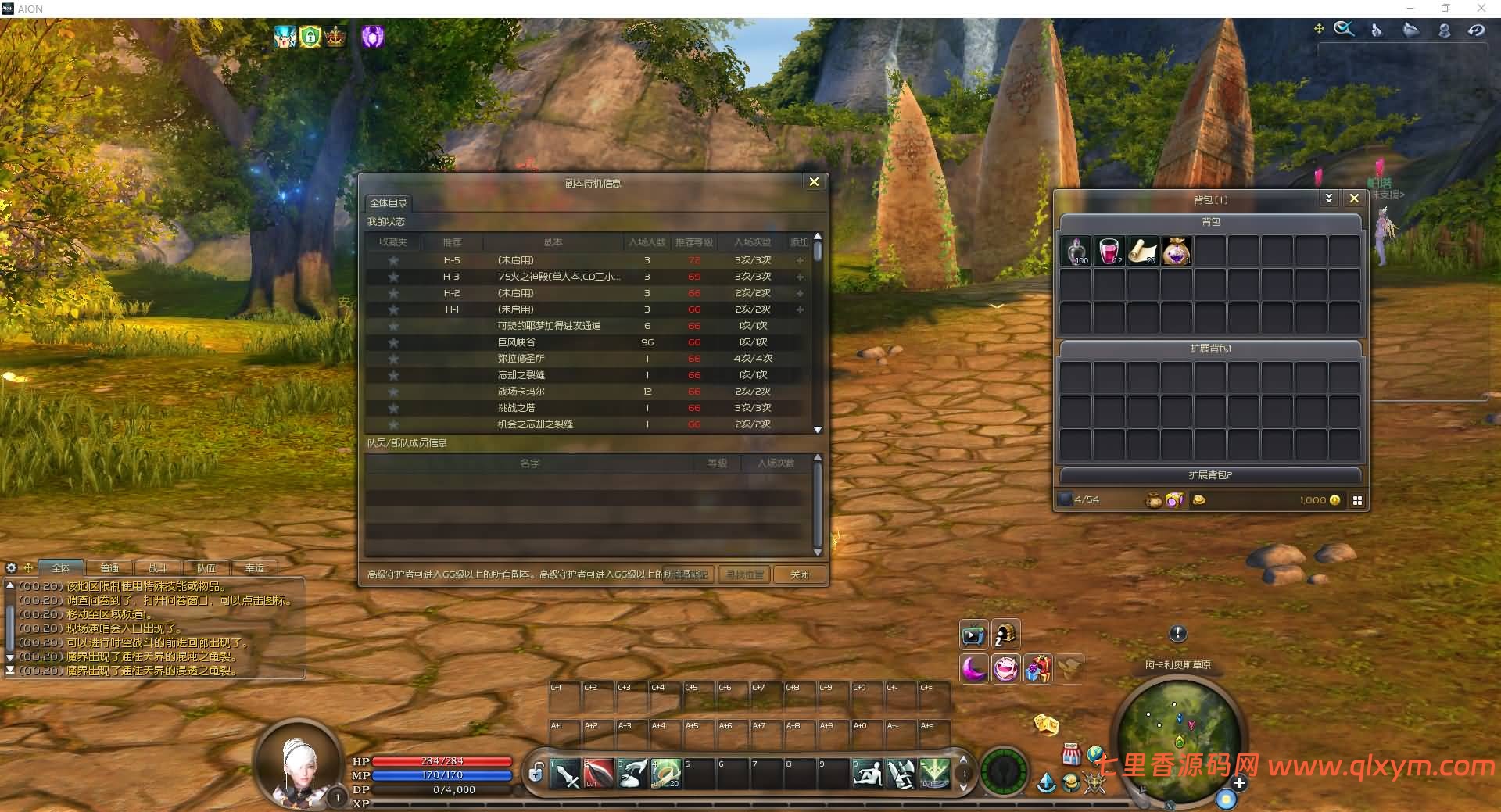The height and width of the screenshot is (812, 1501).
Task: Expand the collapsed chat arrow beside the chat log
Action: pyautogui.click(x=9, y=659)
